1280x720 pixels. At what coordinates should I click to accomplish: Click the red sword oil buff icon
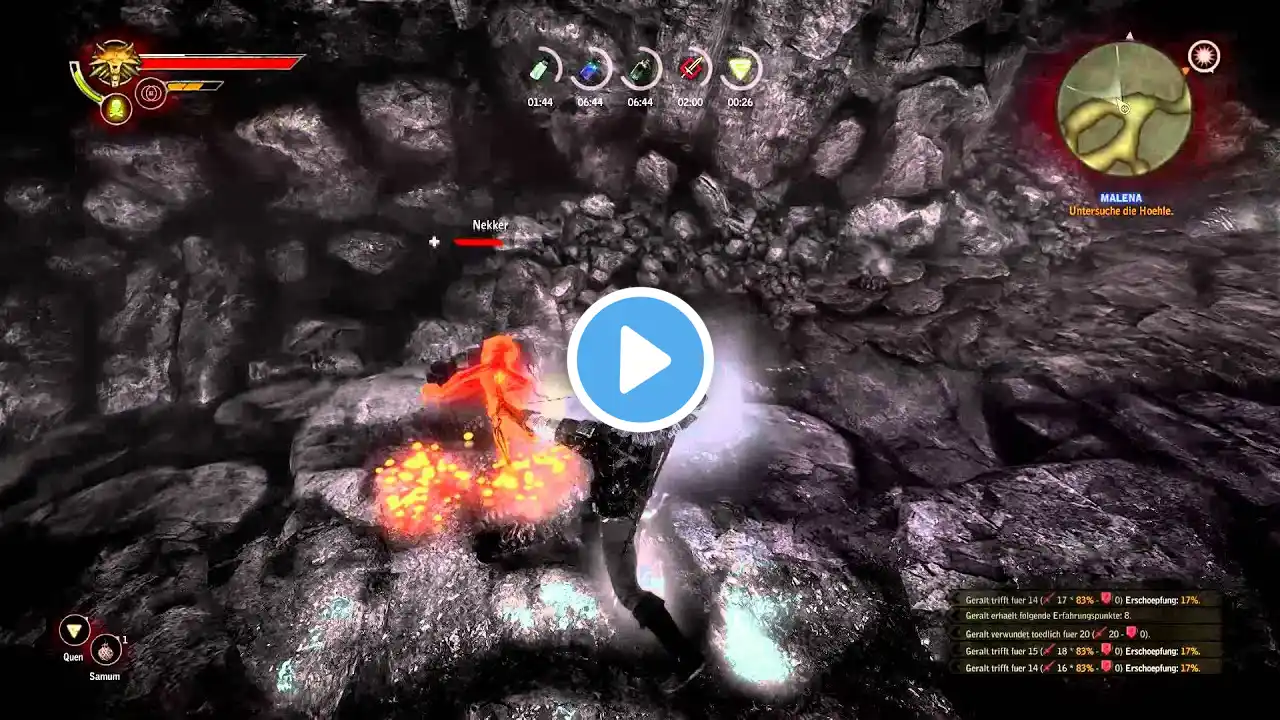pyautogui.click(x=690, y=69)
